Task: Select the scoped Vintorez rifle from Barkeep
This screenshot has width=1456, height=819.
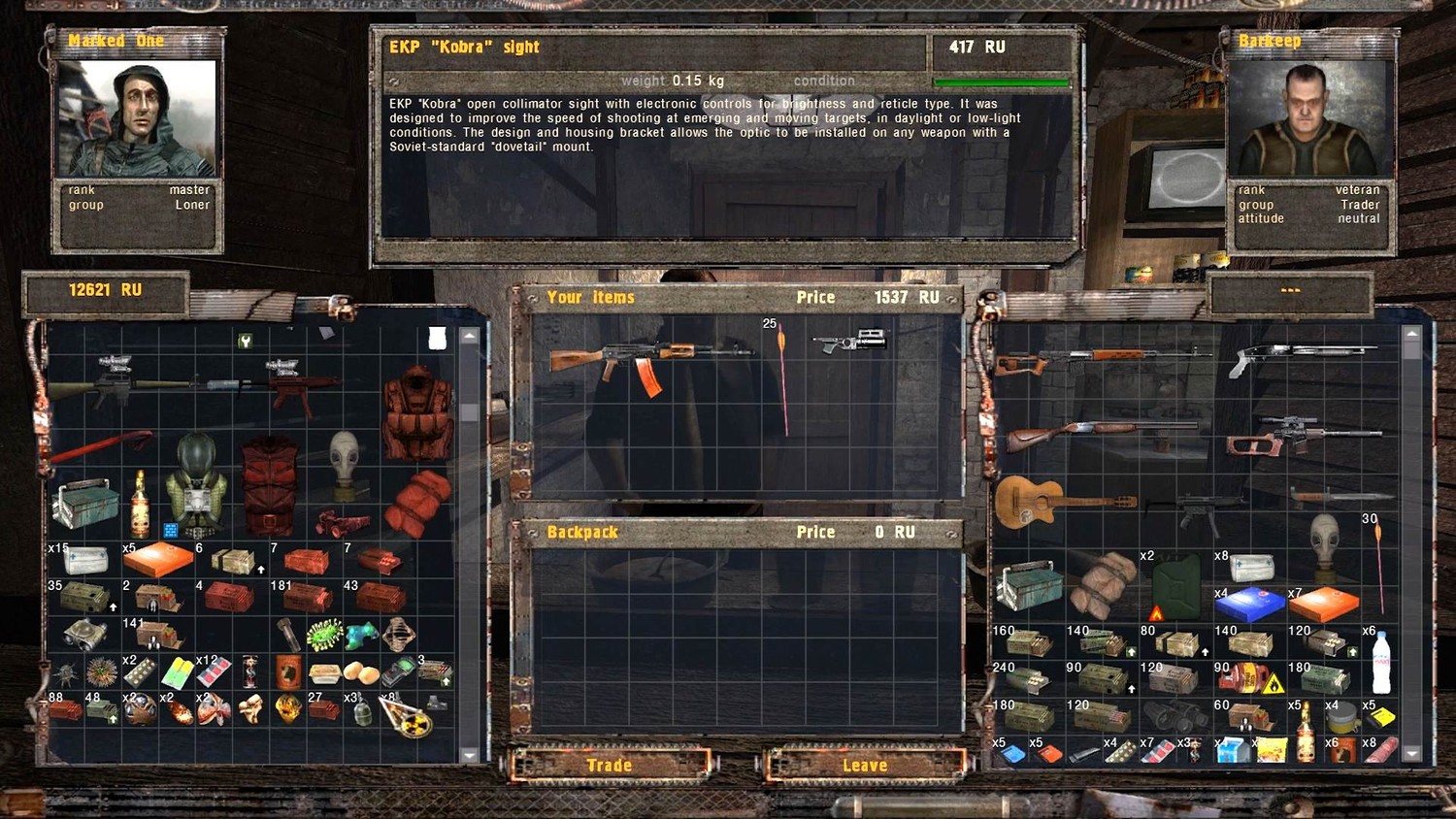Action: [1301, 437]
